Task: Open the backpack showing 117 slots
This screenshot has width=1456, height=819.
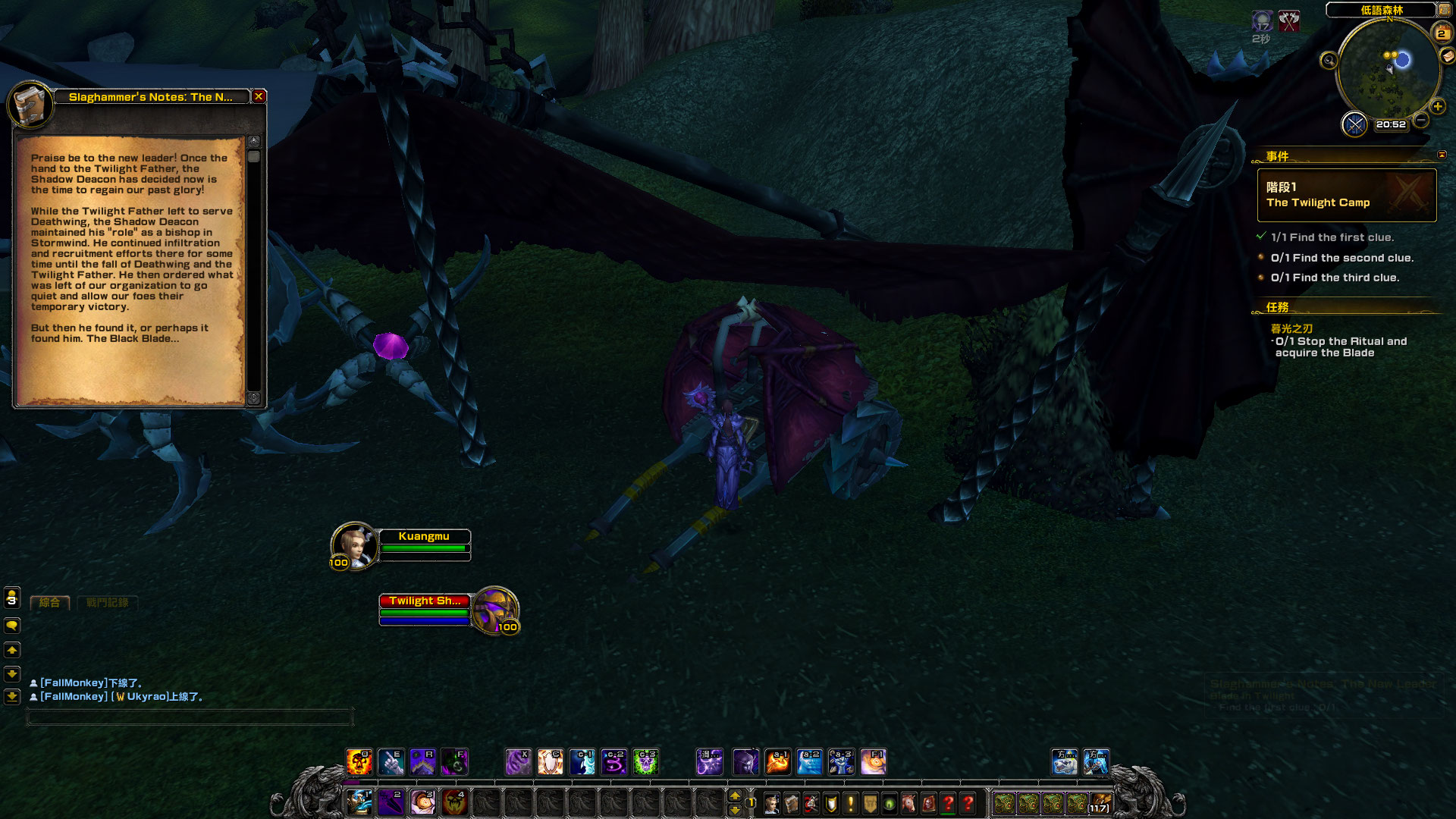Action: [1100, 803]
